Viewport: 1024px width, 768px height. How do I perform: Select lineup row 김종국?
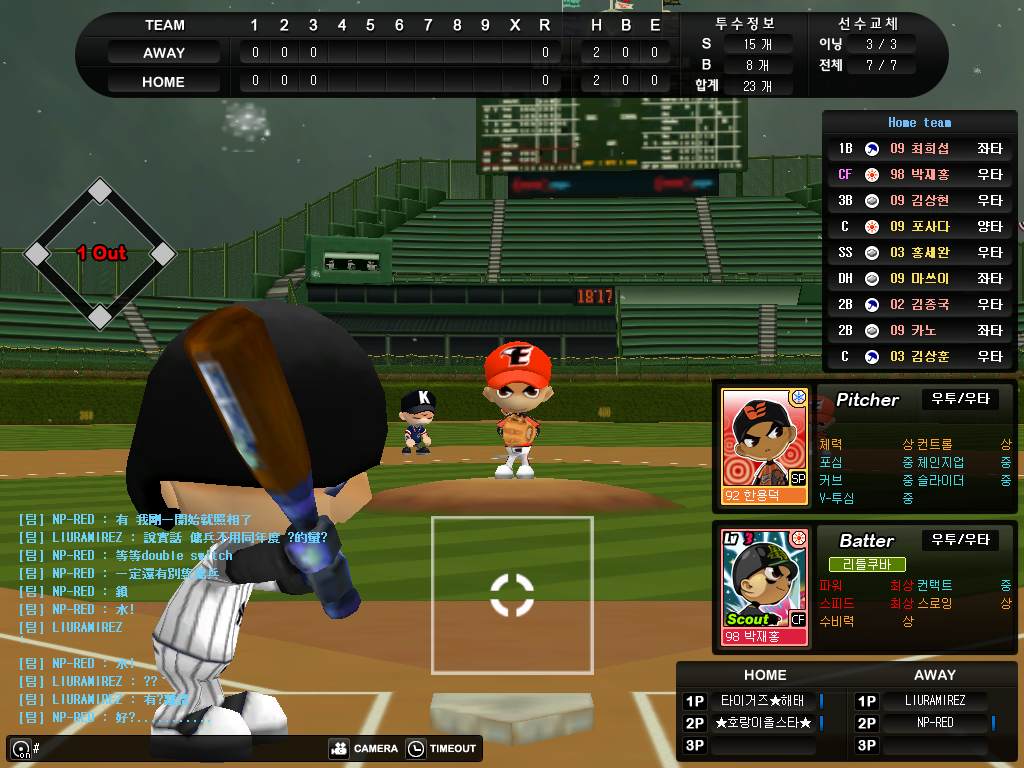[920, 305]
